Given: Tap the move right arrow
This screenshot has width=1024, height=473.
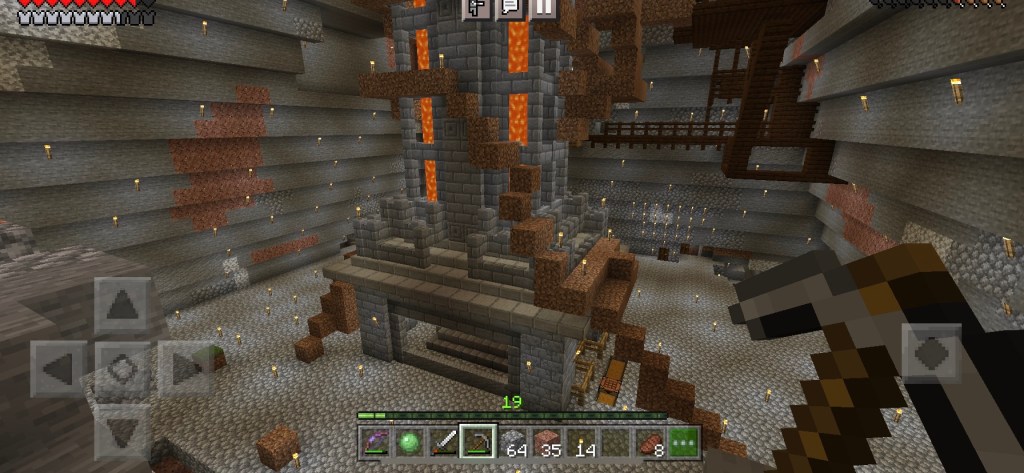Looking at the screenshot, I should pyautogui.click(x=186, y=368).
